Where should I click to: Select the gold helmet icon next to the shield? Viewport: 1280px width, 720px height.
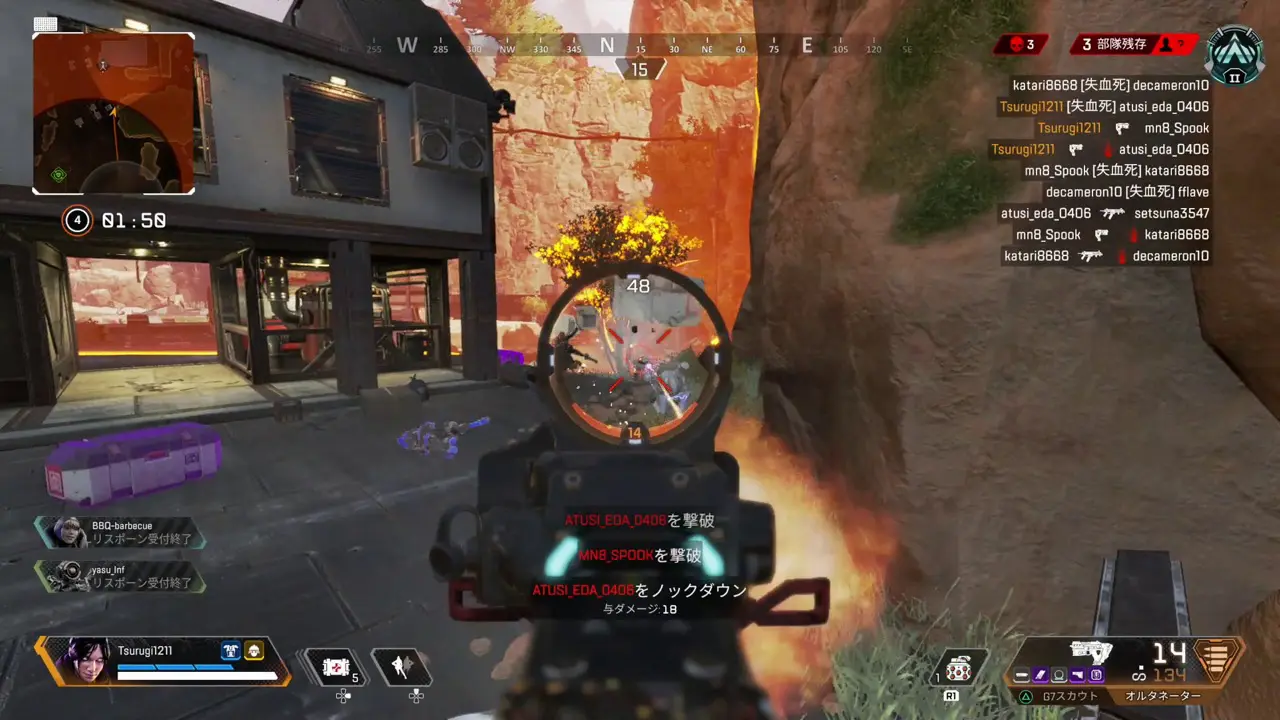pyautogui.click(x=253, y=652)
